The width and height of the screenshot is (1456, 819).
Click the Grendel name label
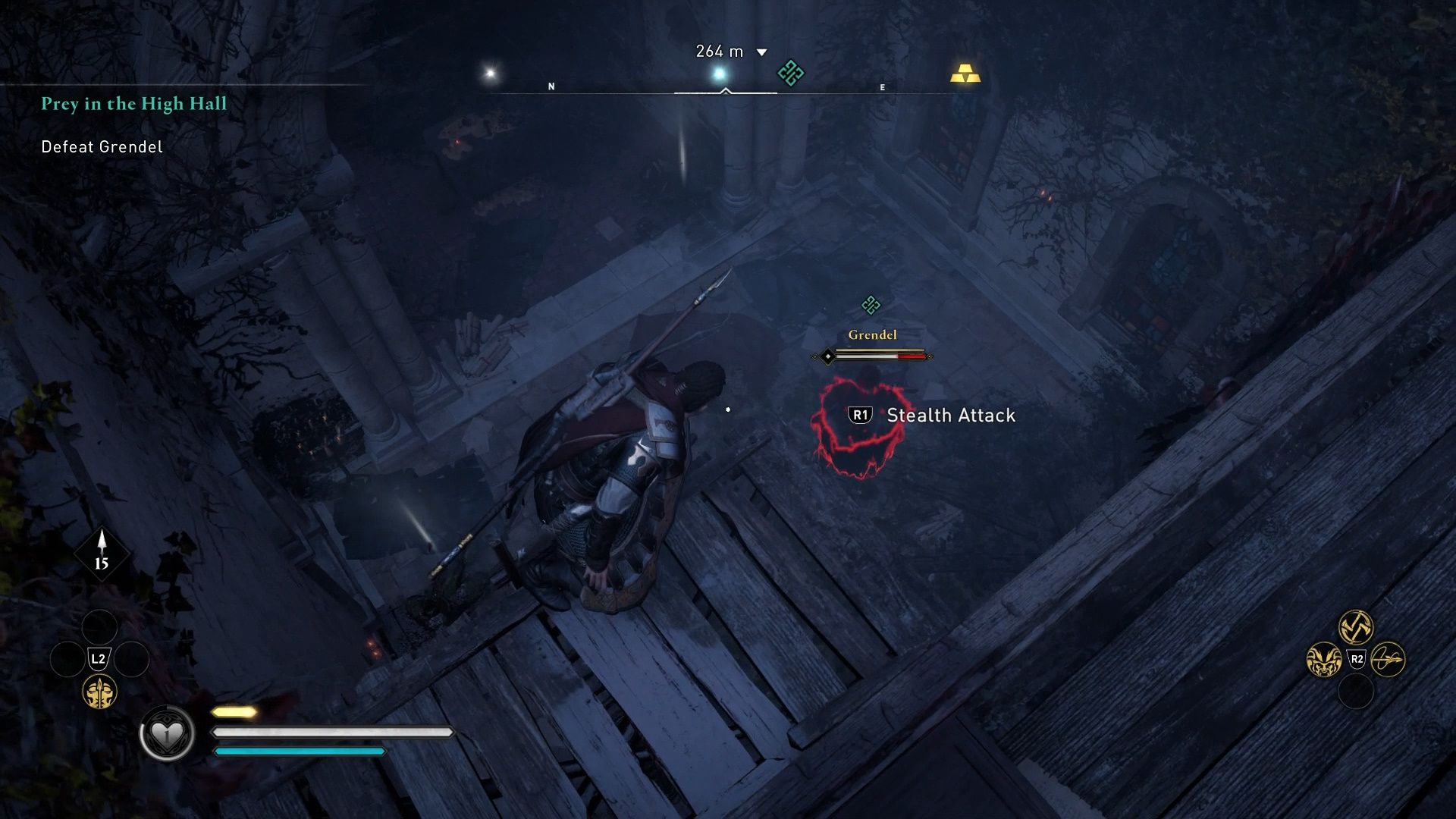tap(872, 334)
